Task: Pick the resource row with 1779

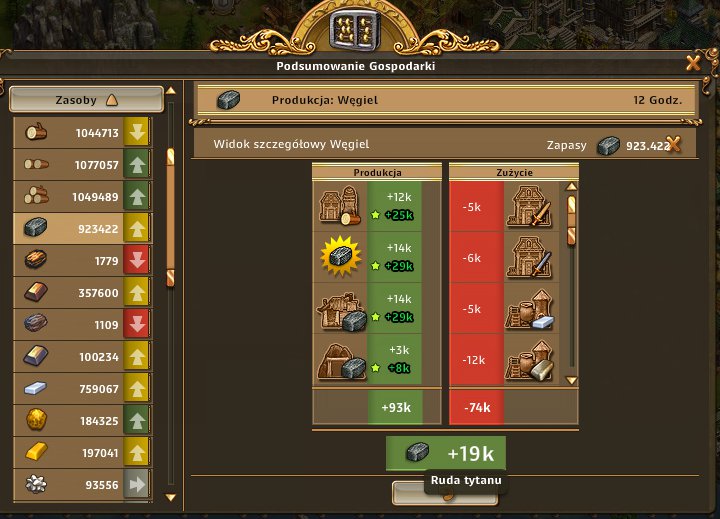Action: coord(81,260)
